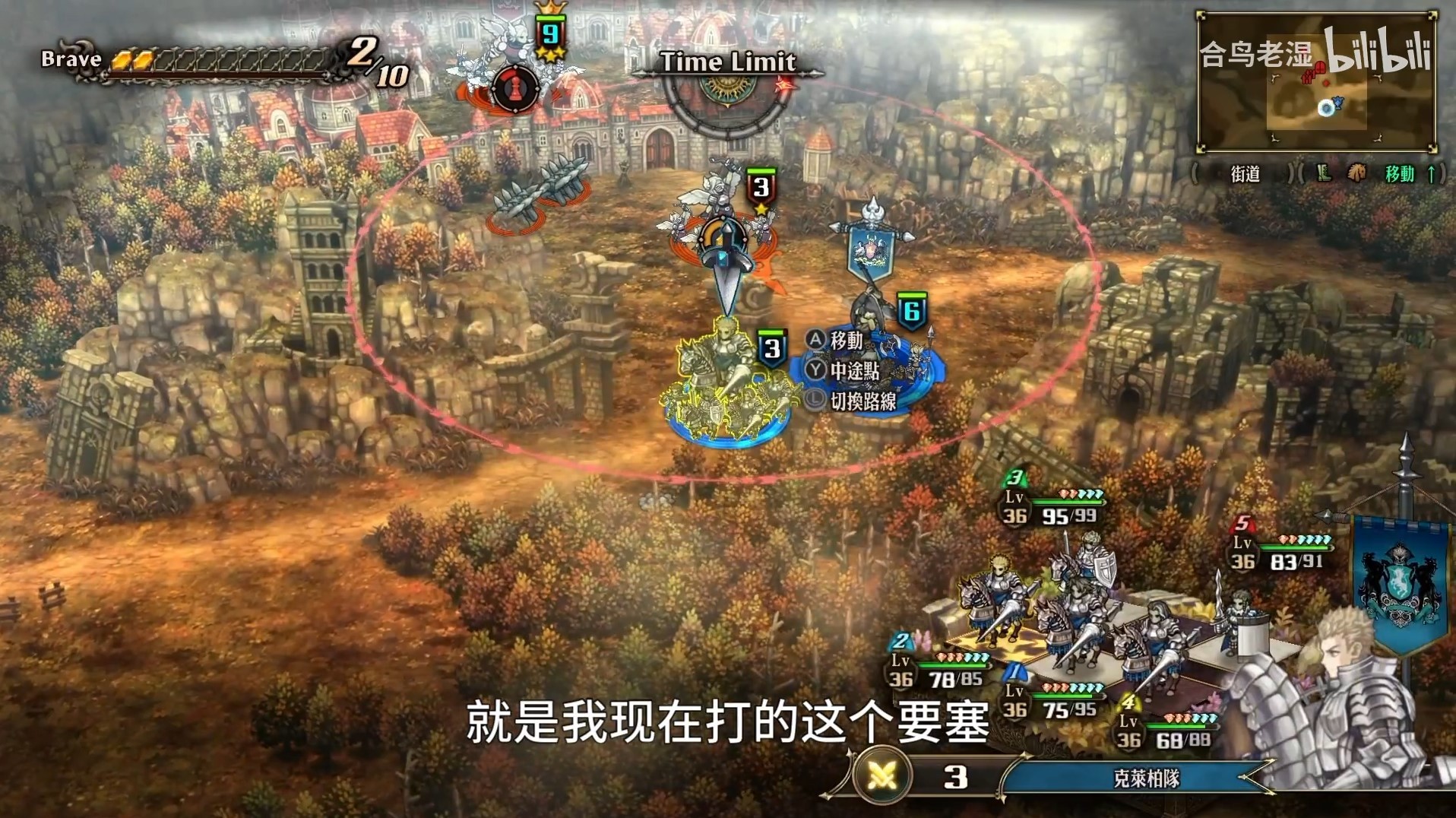
Task: Select the boot movement-type icon on the minimap bar
Action: (1325, 174)
